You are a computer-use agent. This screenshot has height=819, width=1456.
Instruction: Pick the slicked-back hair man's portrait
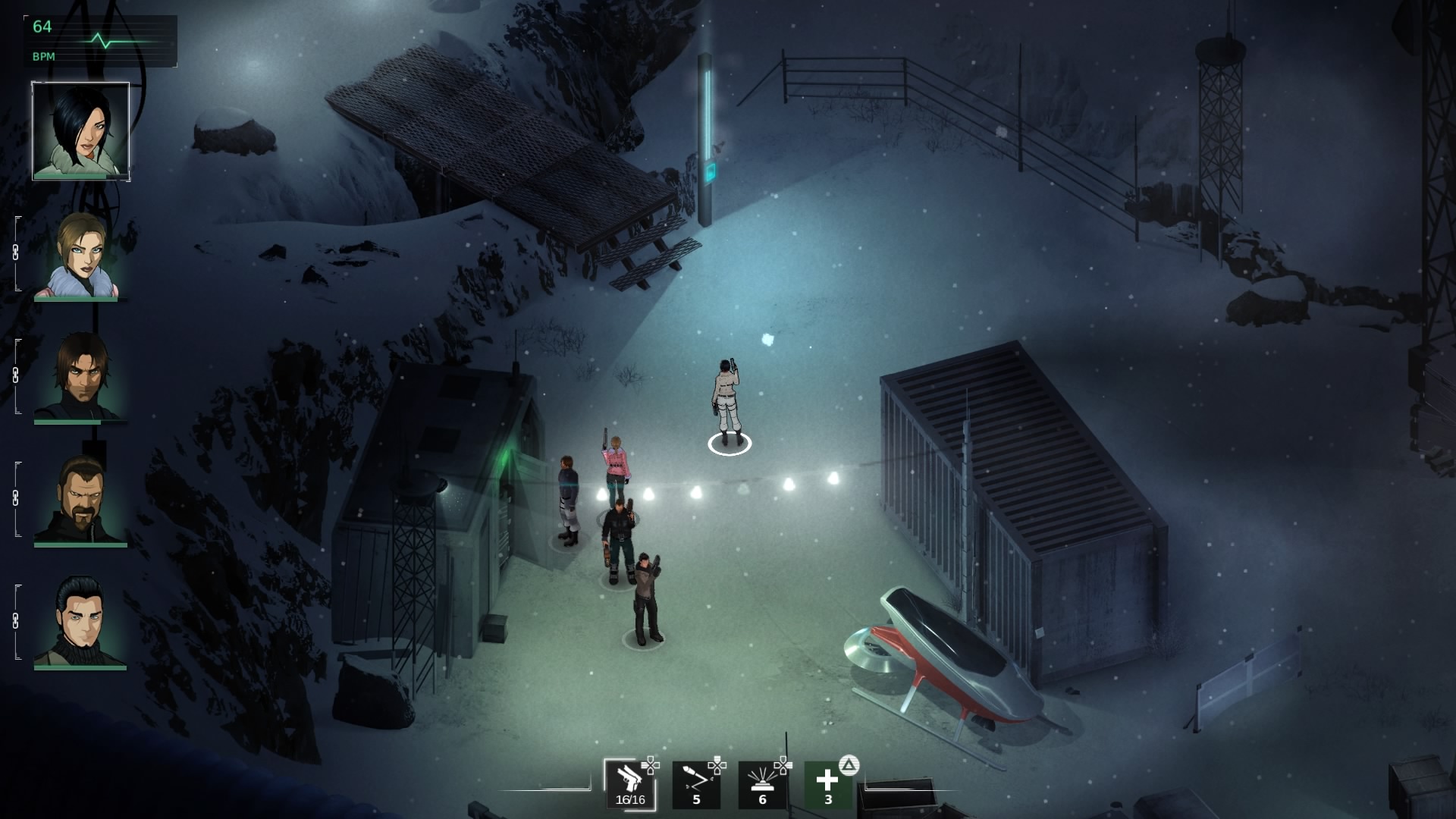[x=80, y=623]
